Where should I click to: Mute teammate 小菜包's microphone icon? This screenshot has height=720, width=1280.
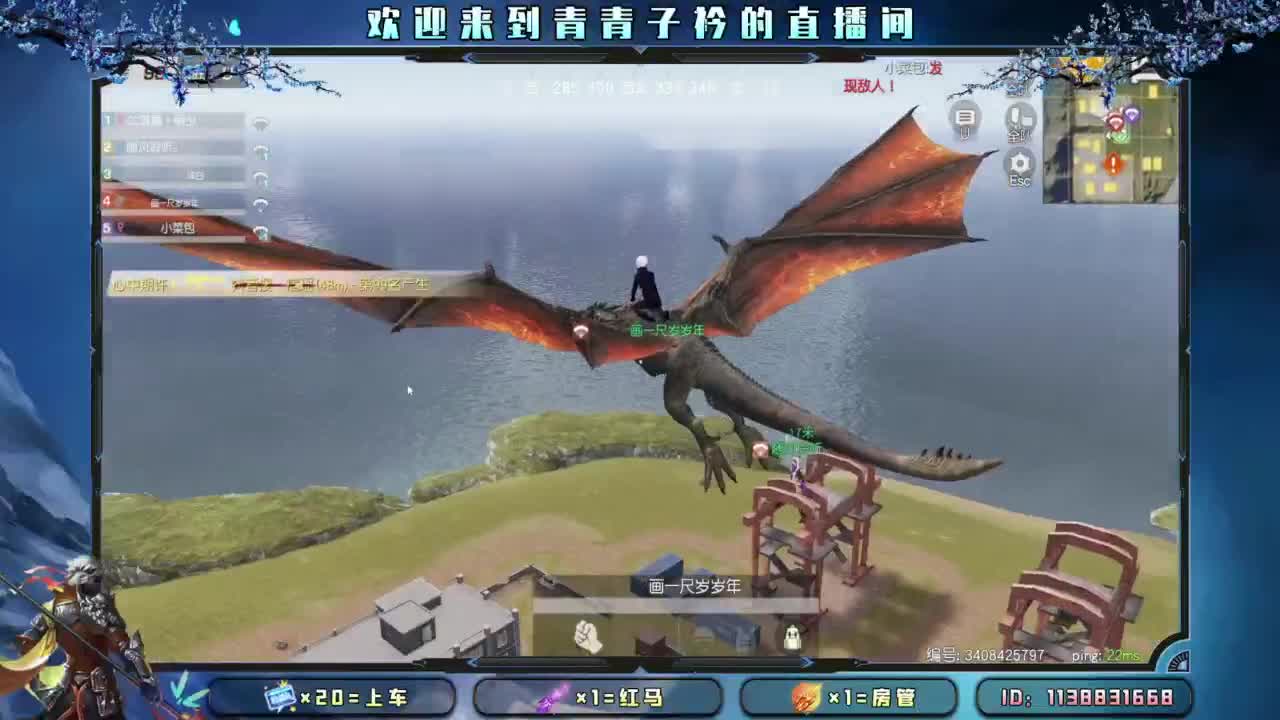(x=262, y=231)
